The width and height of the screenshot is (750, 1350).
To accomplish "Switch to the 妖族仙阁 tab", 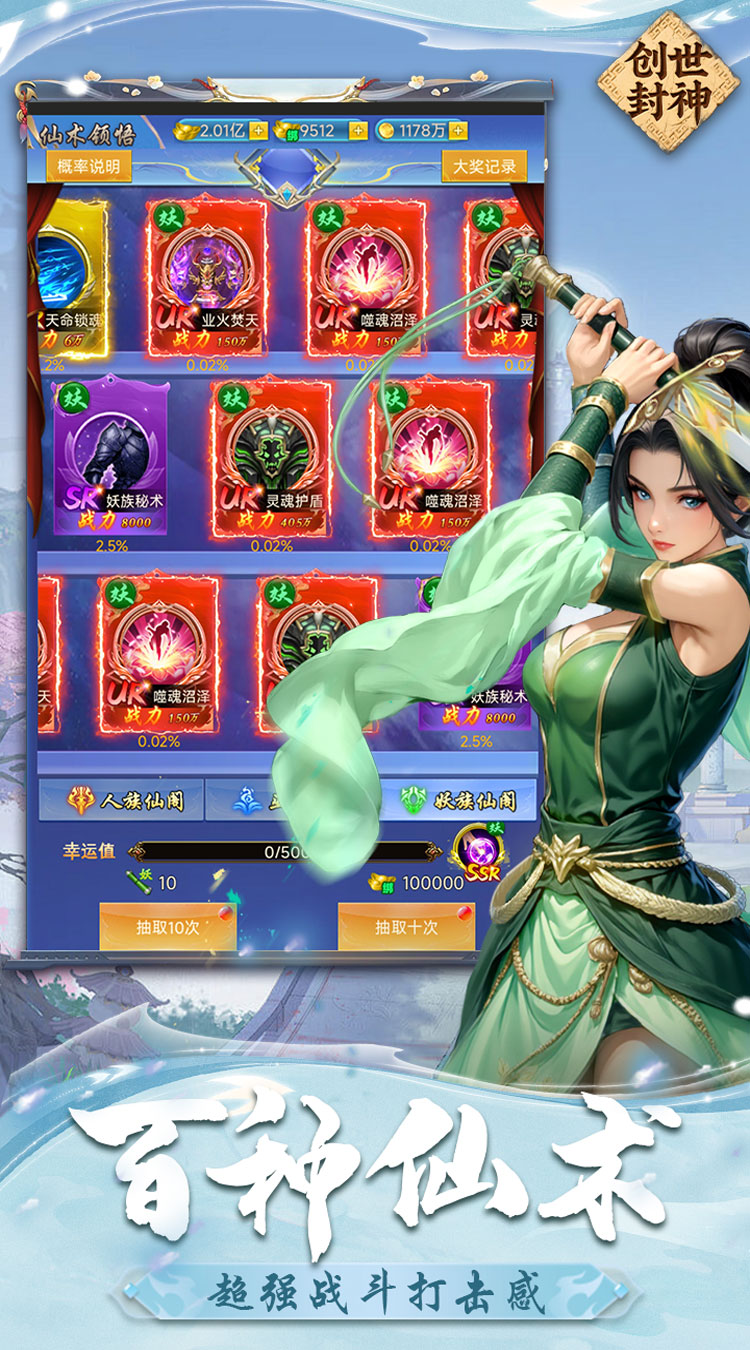I will [x=460, y=800].
